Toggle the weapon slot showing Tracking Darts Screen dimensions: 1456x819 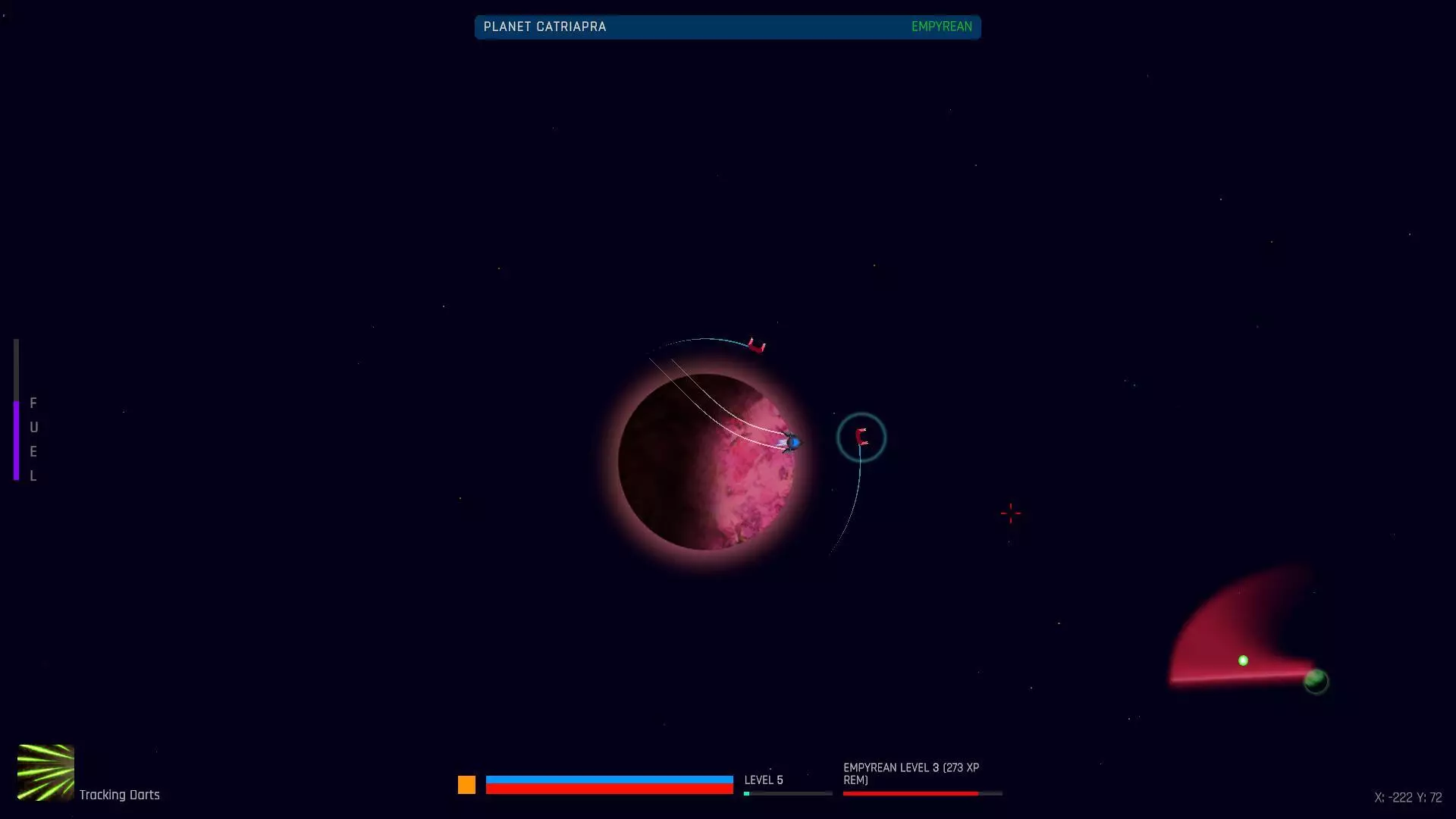(x=45, y=773)
